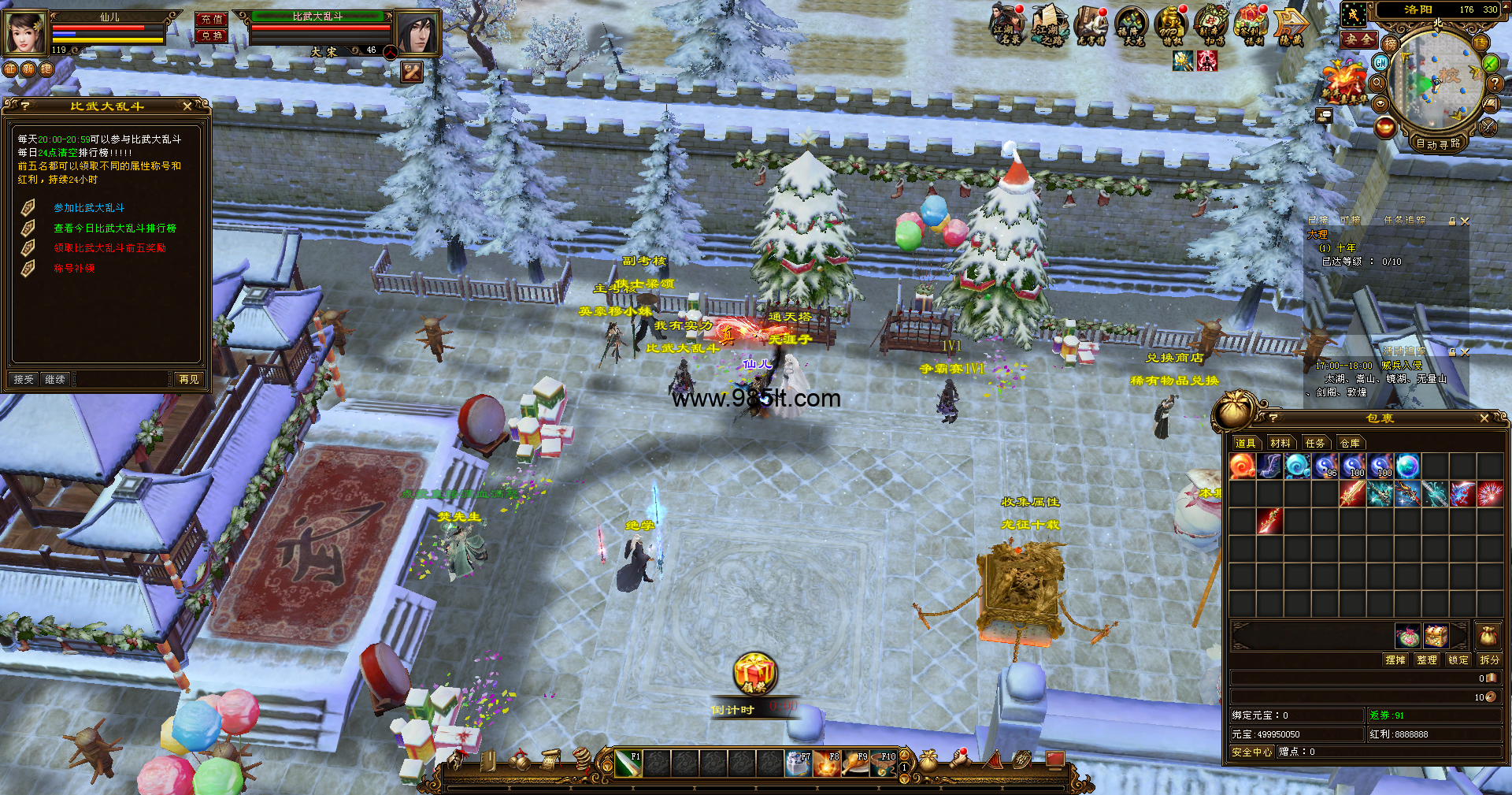
Task: Open the 江湖名录 top menu icon
Action: [x=1006, y=25]
